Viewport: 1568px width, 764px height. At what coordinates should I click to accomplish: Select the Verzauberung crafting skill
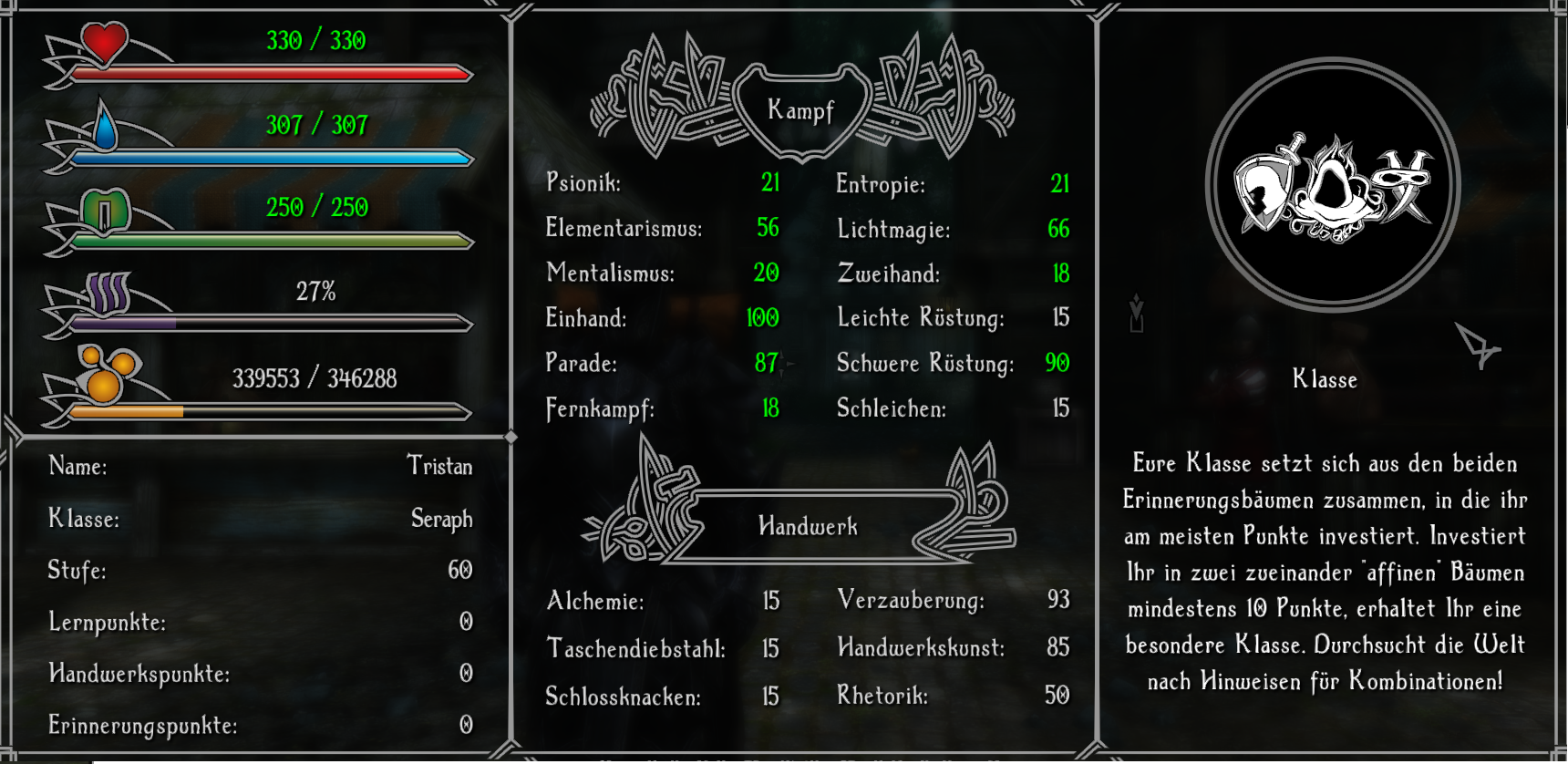(953, 599)
